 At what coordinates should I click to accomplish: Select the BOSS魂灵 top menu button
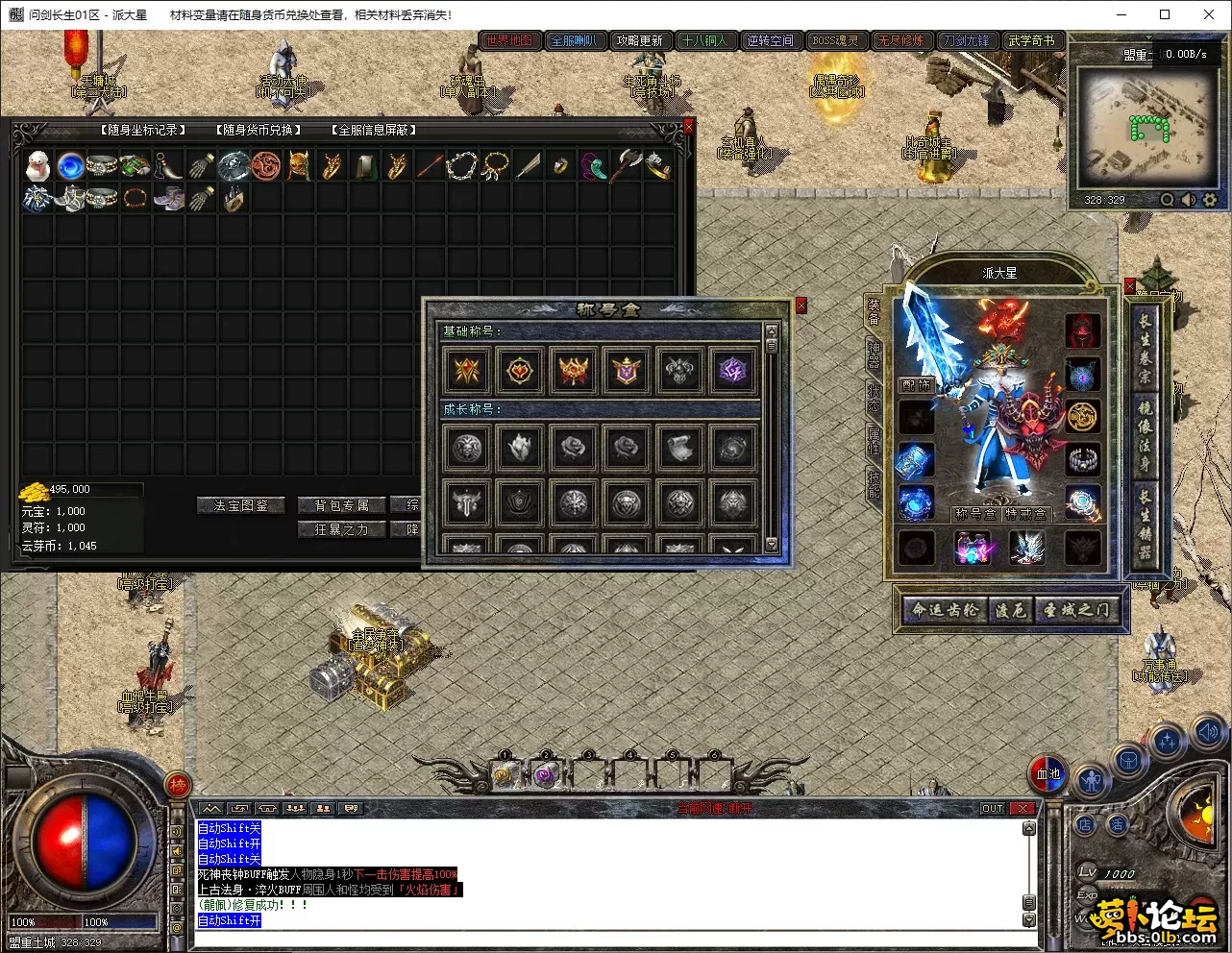click(835, 40)
